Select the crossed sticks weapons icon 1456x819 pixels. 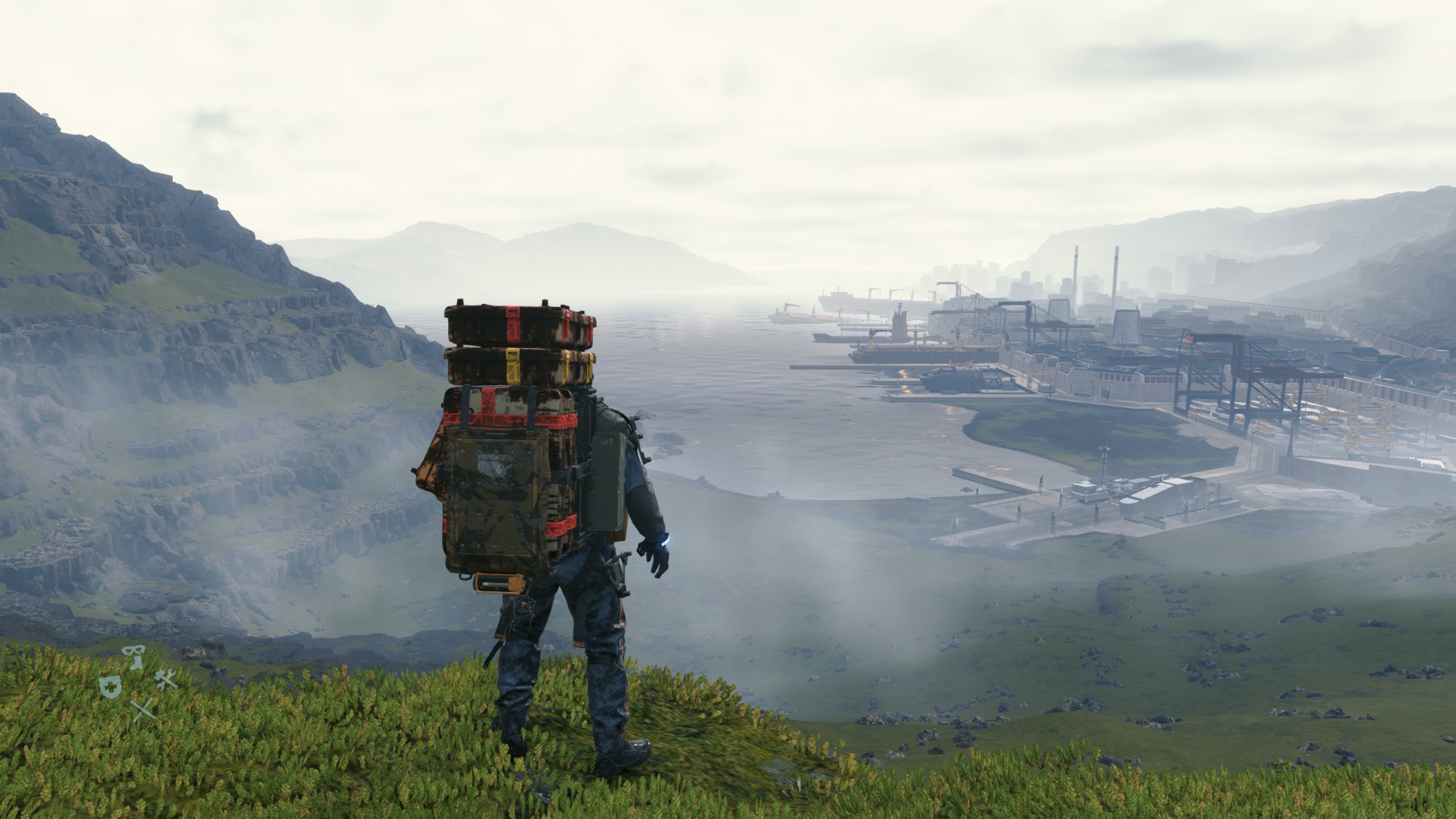[143, 711]
